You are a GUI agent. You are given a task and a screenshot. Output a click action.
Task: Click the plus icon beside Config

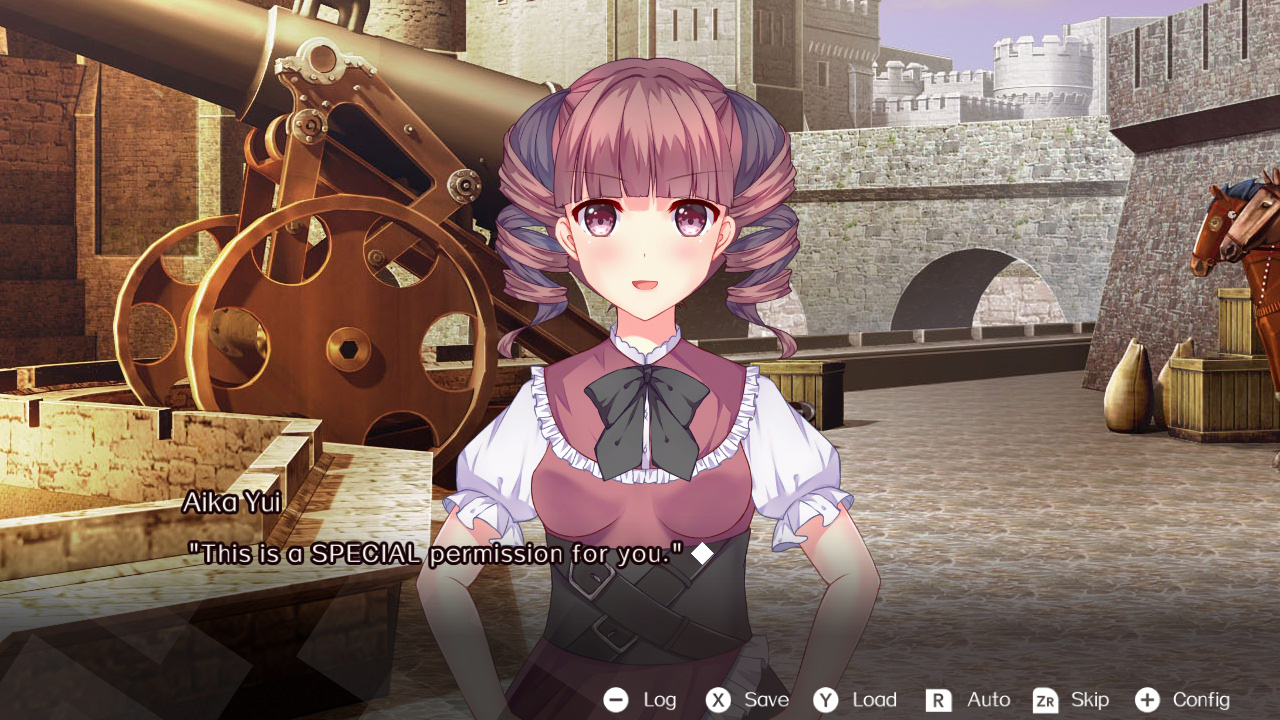click(1149, 700)
